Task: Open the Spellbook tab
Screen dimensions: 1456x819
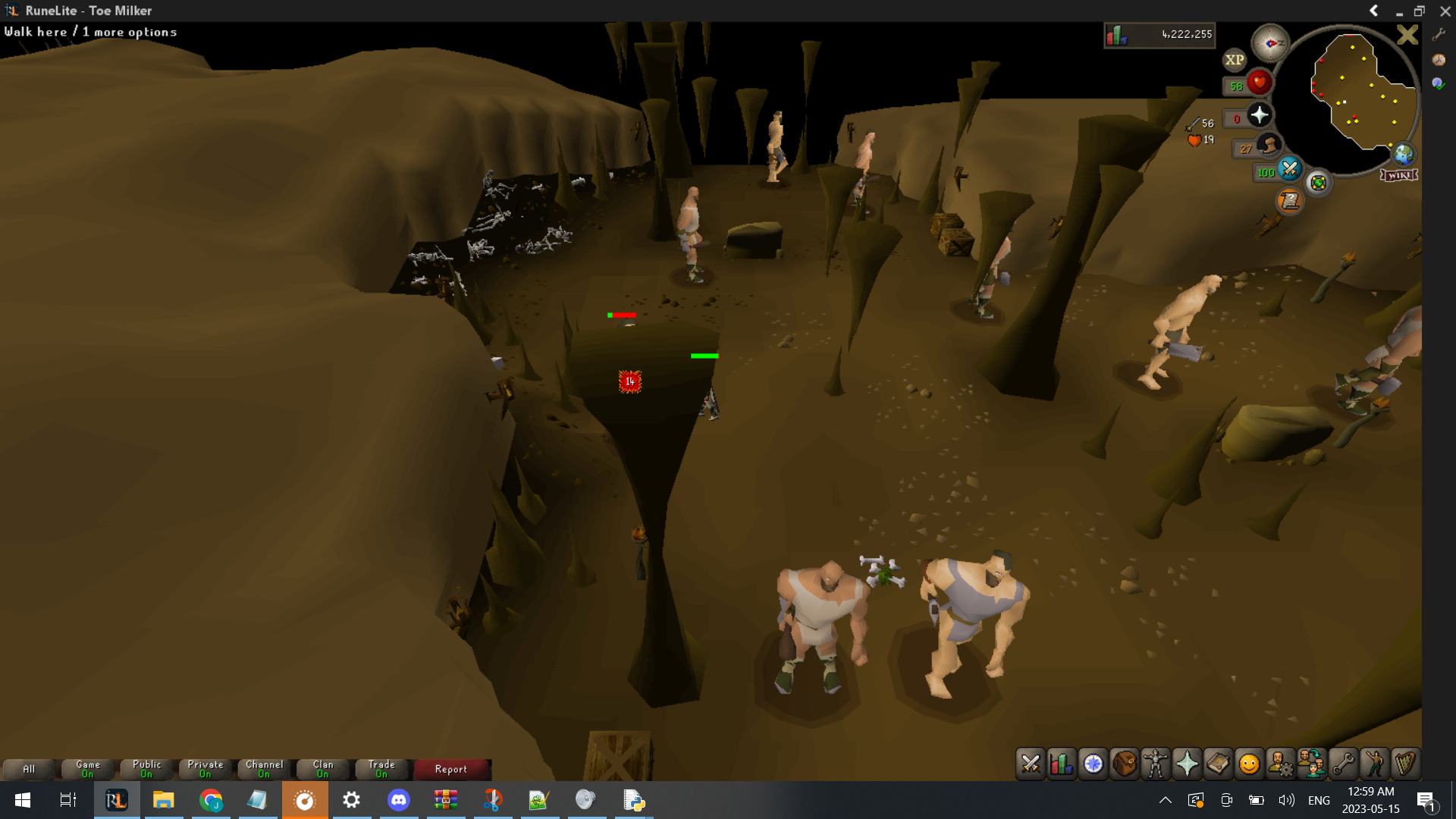Action: point(1218,764)
